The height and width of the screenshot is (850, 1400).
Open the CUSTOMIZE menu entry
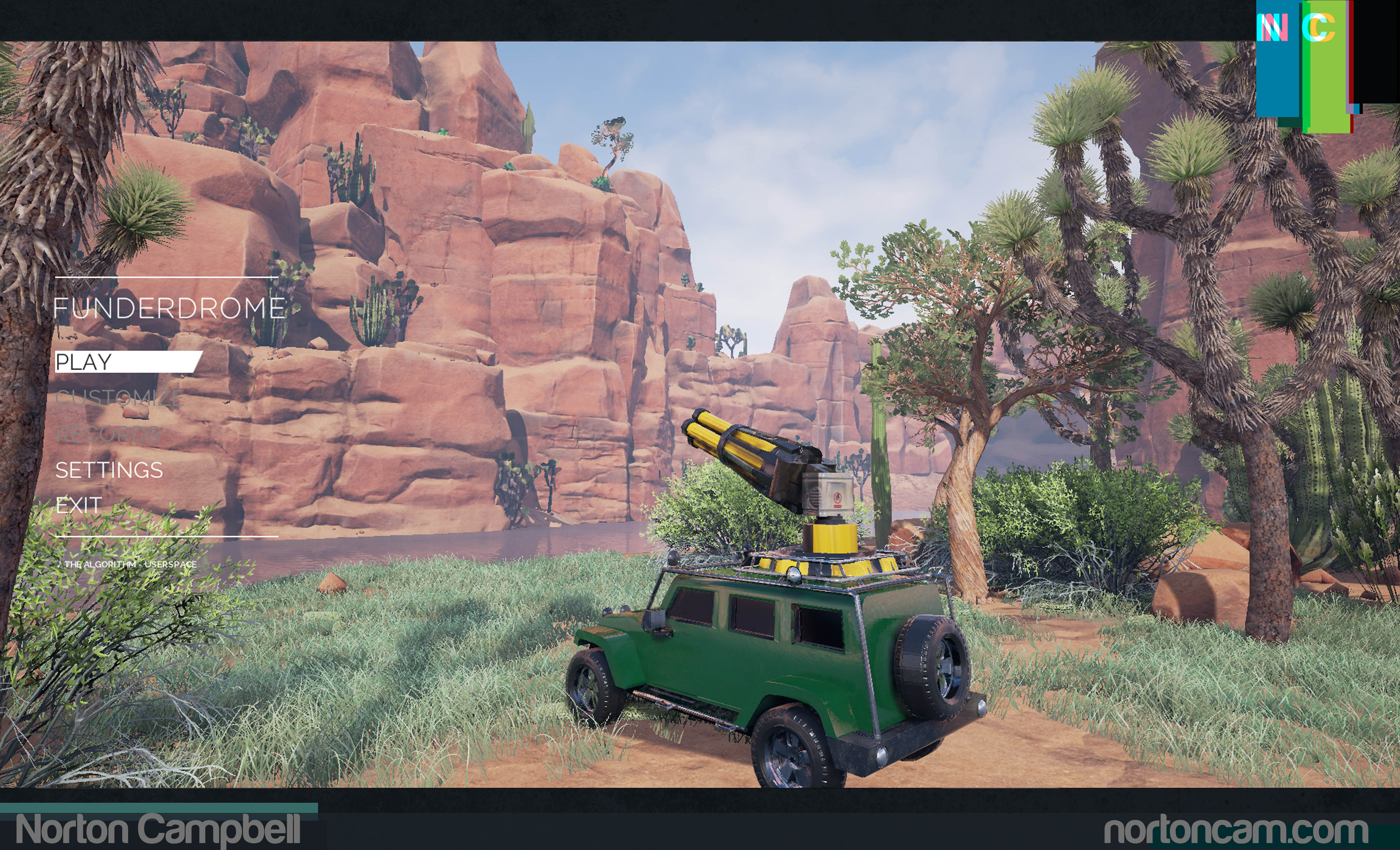(x=119, y=398)
